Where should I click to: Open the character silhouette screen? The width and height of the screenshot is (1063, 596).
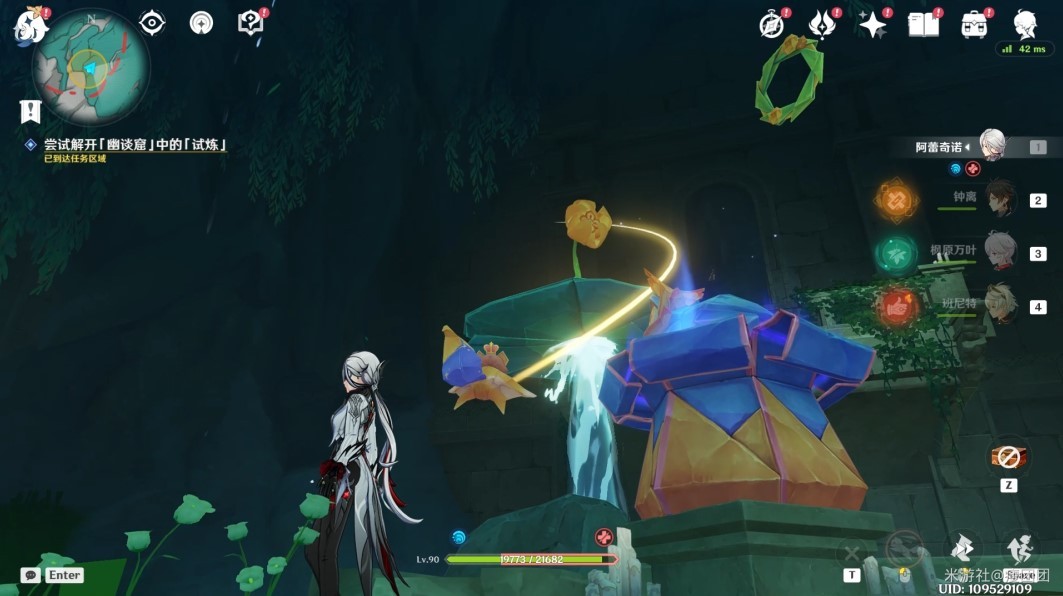(x=1025, y=24)
